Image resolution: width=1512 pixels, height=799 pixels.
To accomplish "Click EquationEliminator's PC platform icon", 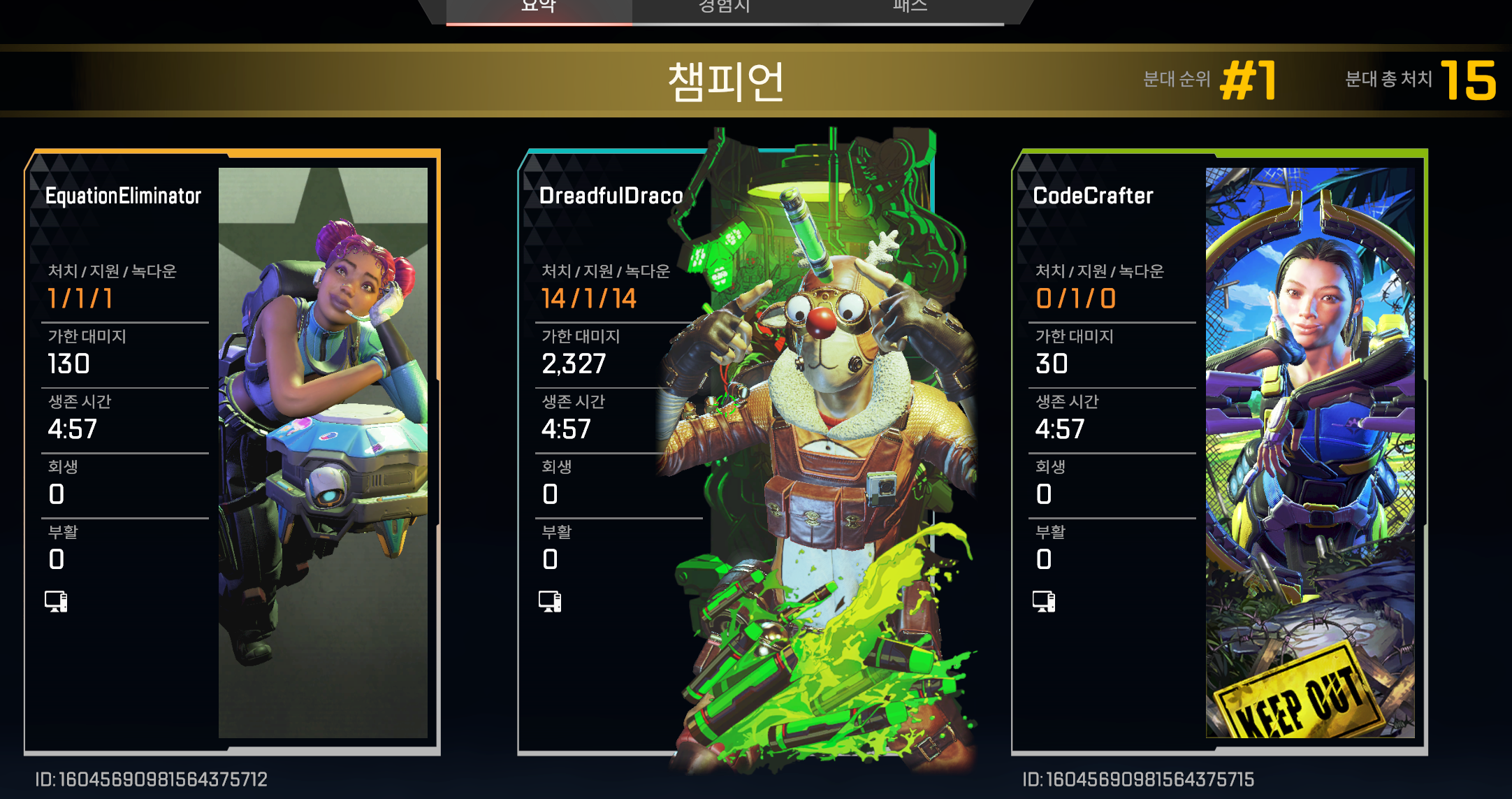I will coord(56,601).
